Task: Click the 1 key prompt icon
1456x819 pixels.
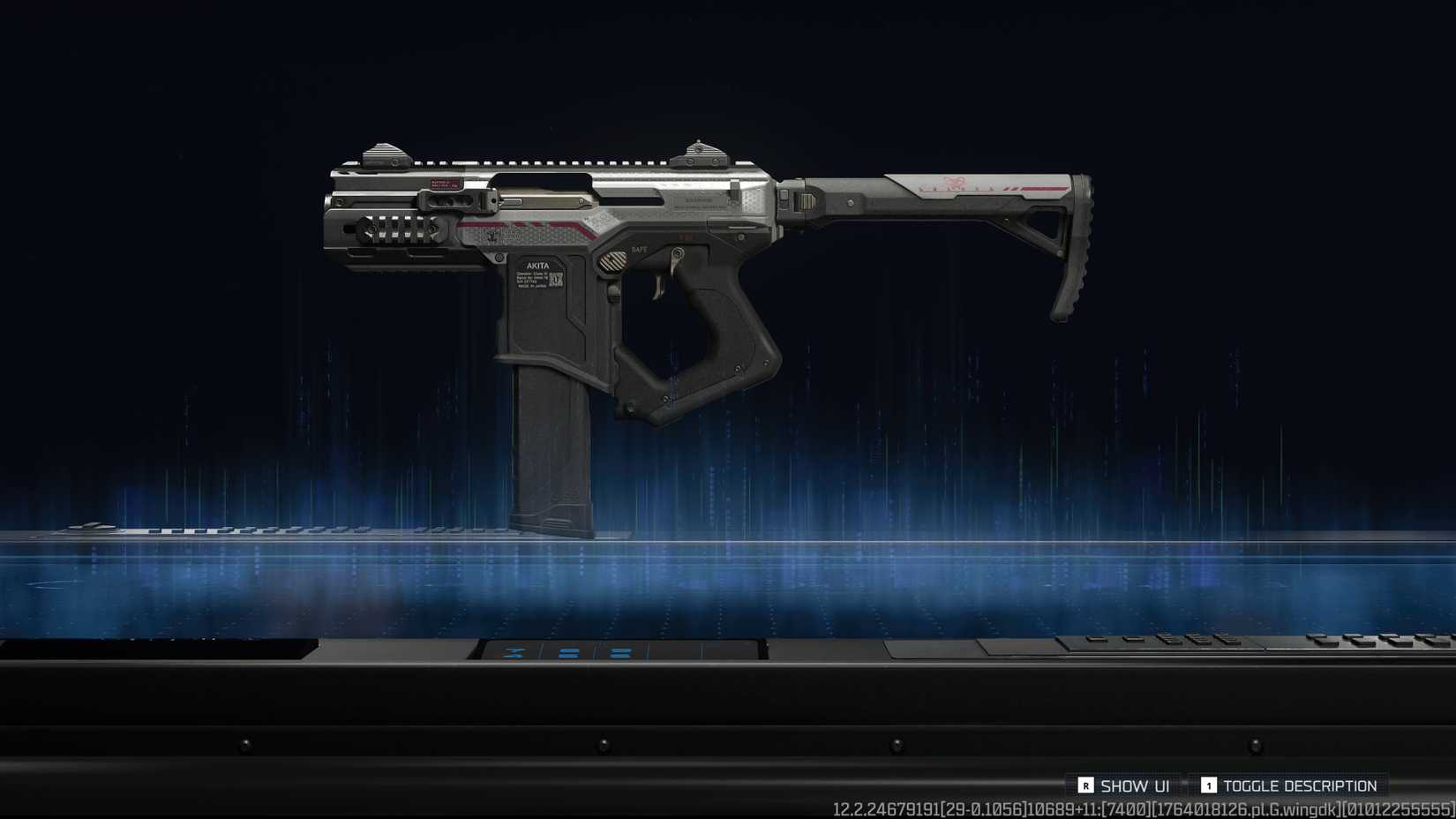Action: pyautogui.click(x=1209, y=785)
